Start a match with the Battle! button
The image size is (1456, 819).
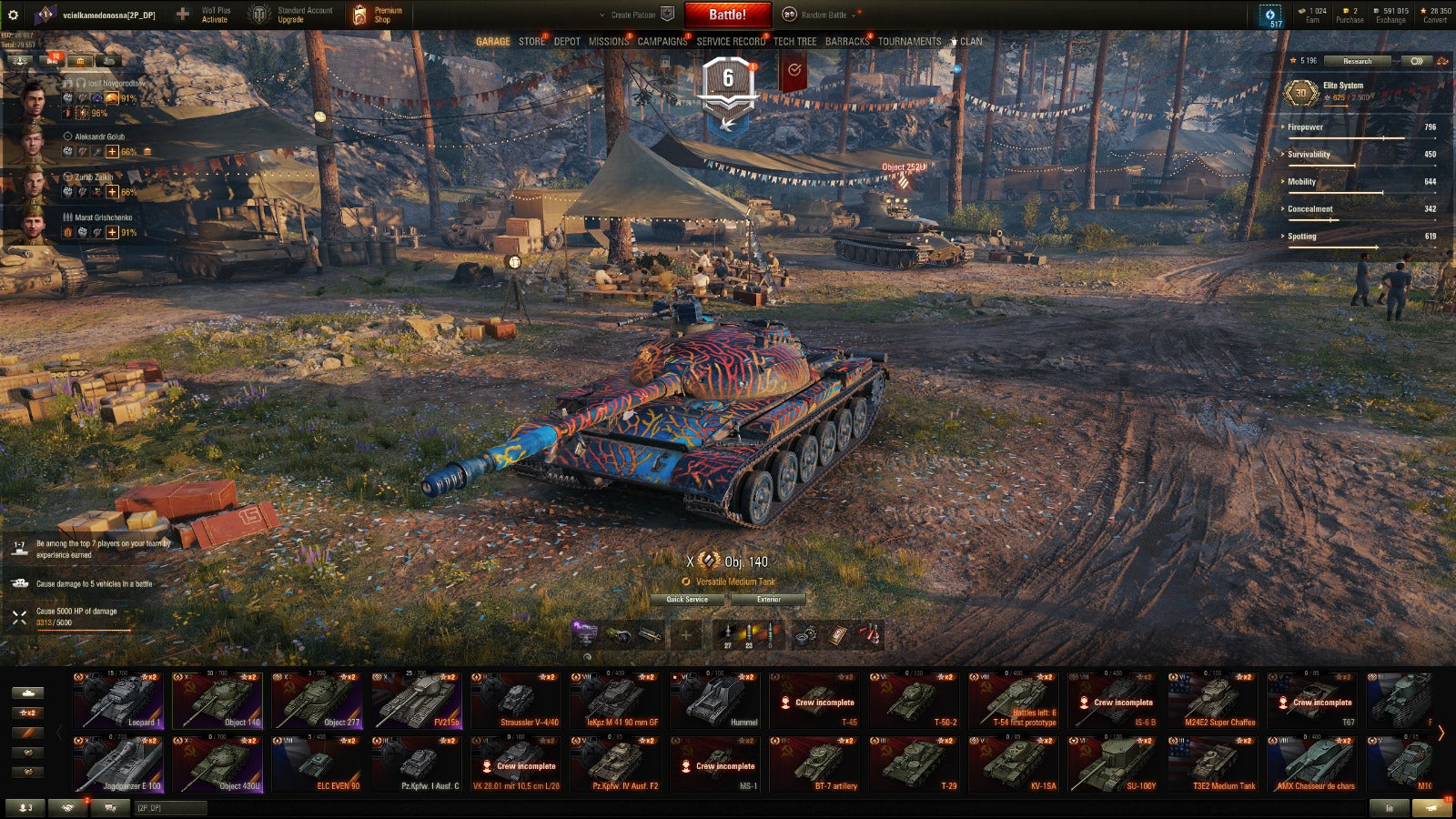tap(727, 15)
